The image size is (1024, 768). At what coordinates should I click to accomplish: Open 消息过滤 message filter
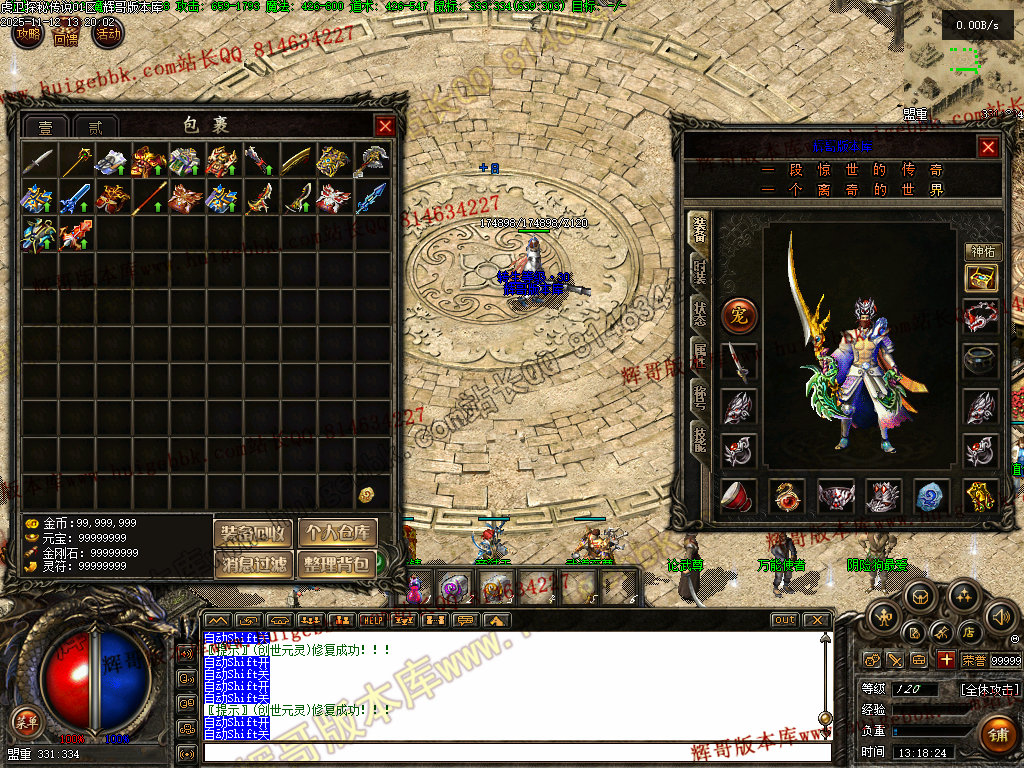[253, 564]
